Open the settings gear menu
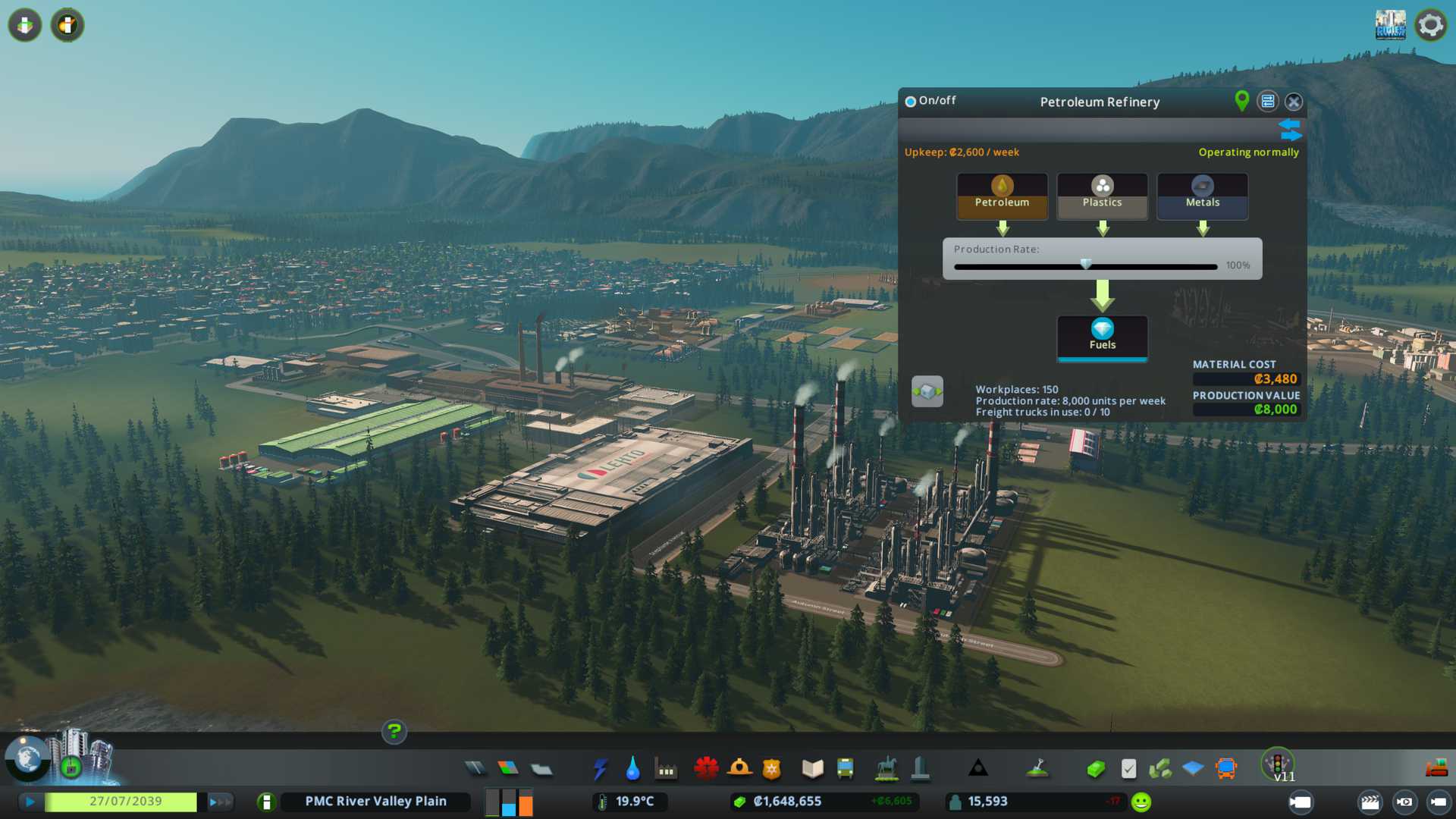This screenshot has width=1456, height=819. [1430, 25]
